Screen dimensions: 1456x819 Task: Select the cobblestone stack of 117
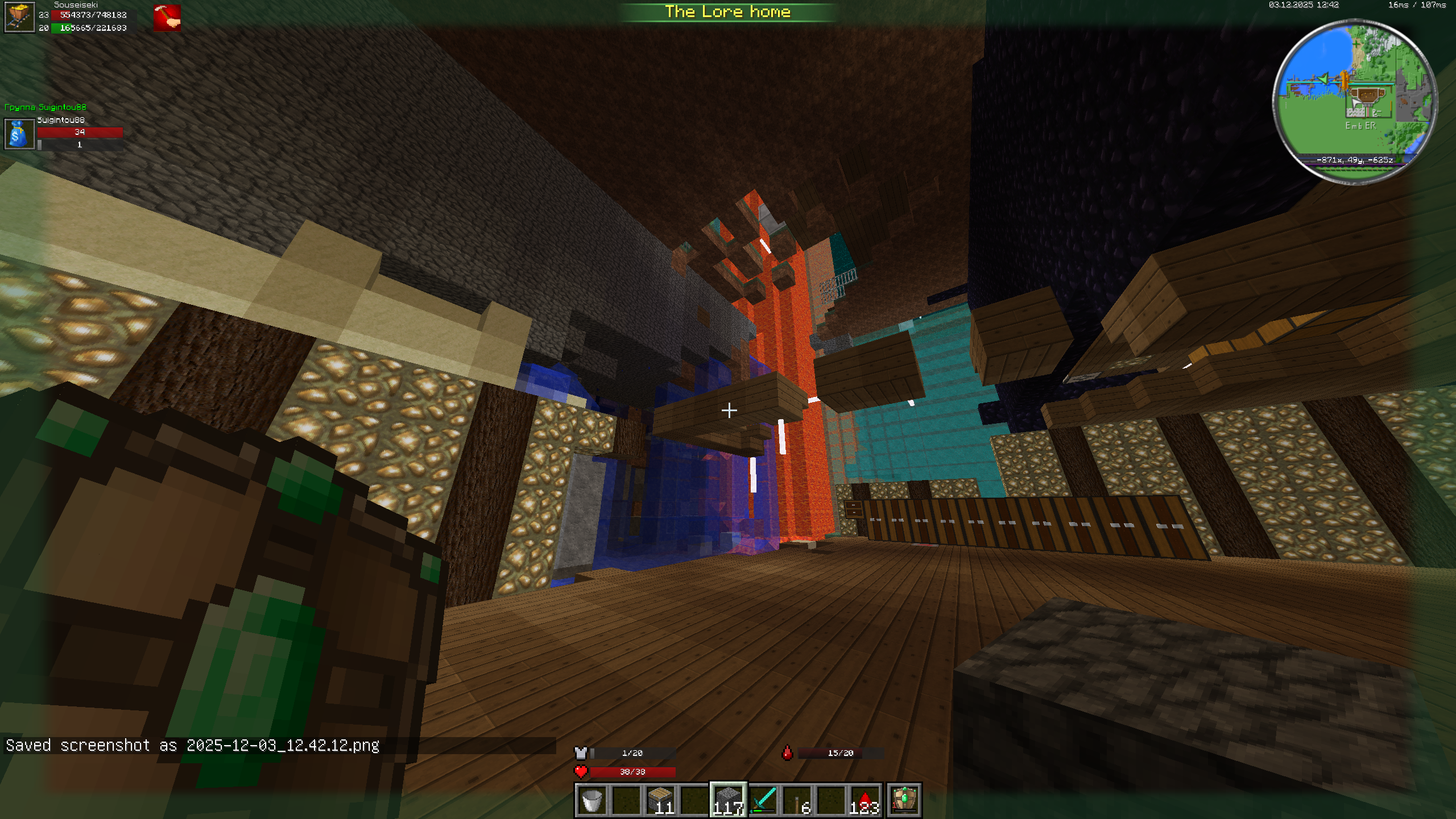(x=728, y=800)
